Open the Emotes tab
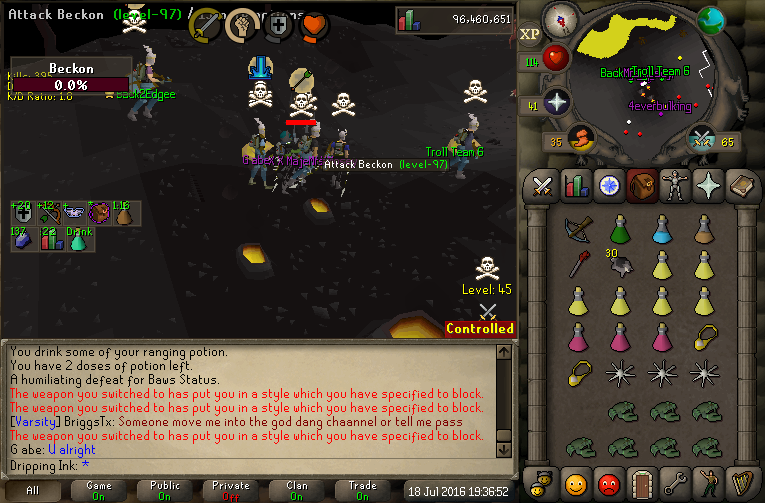 (x=708, y=483)
